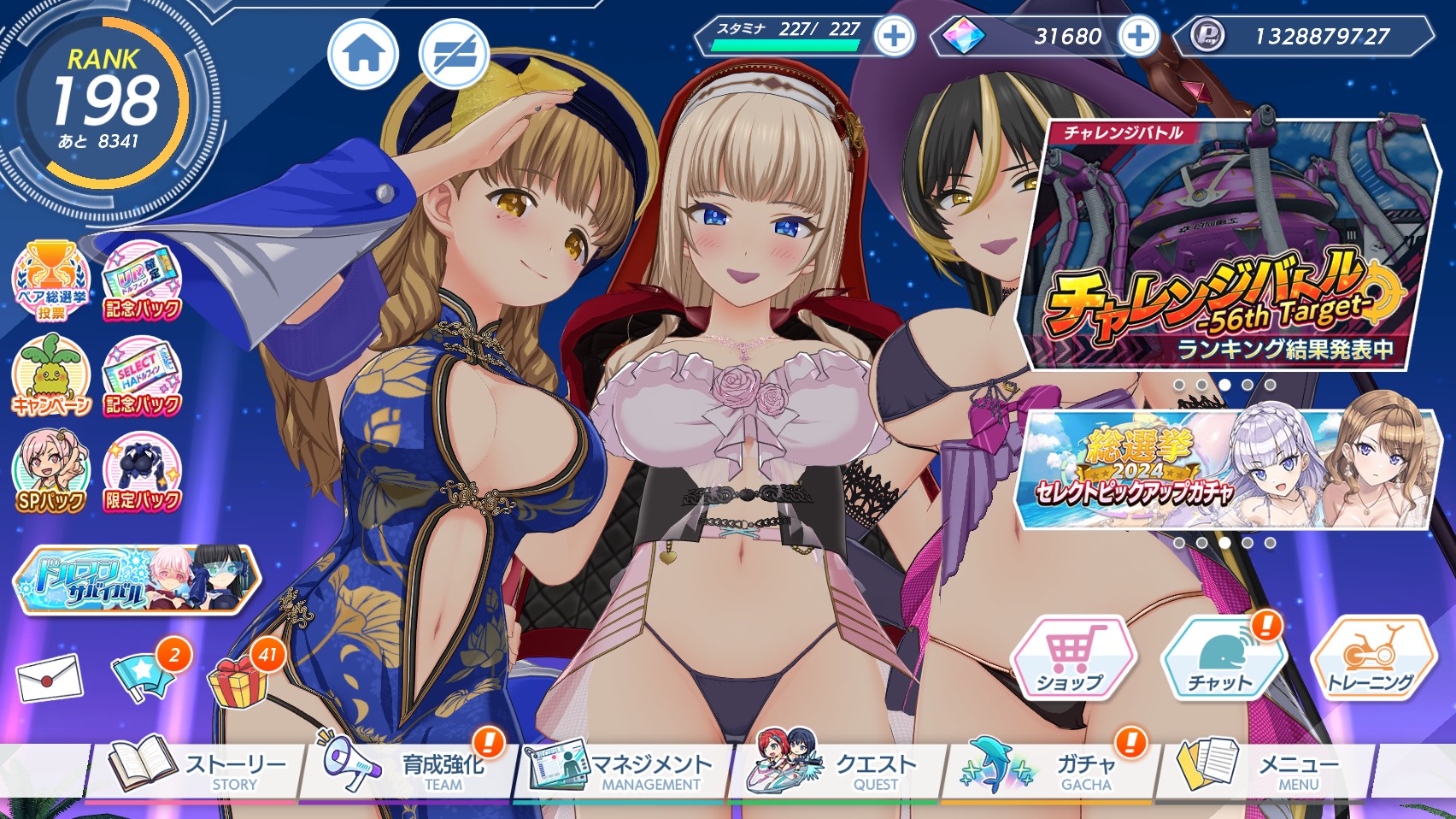Open the 2024 election pickup gacha banner

(1225, 468)
